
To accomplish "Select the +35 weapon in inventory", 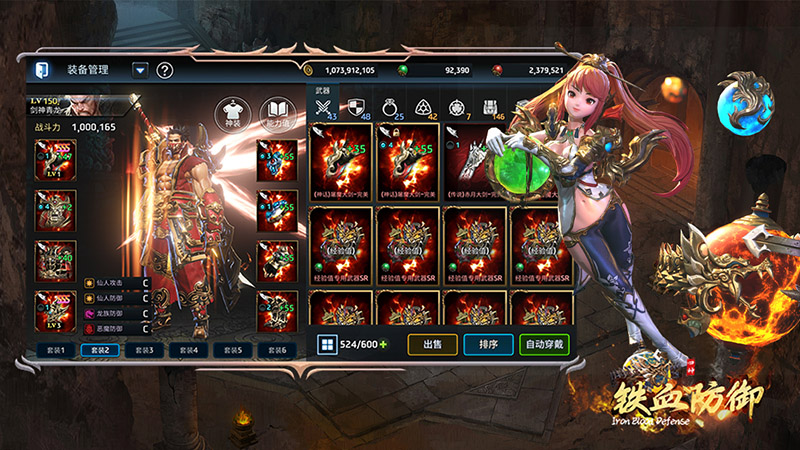I will pyautogui.click(x=340, y=160).
